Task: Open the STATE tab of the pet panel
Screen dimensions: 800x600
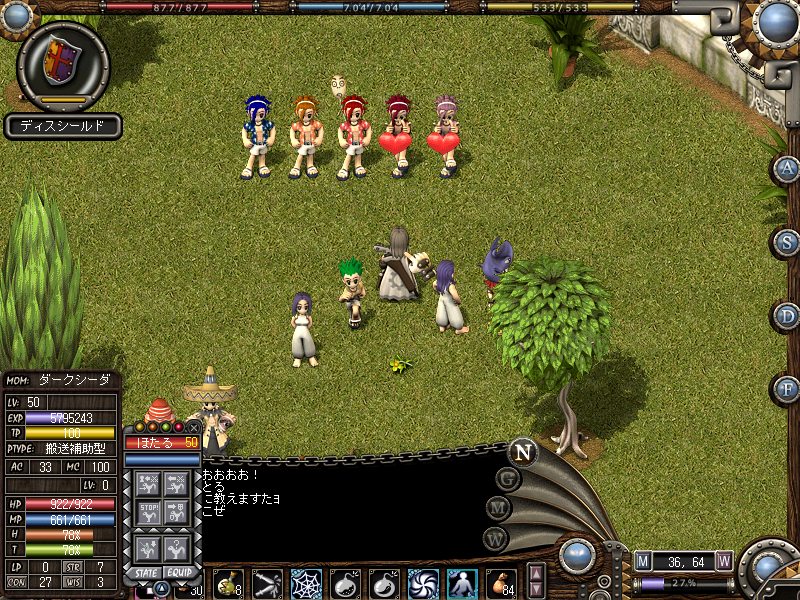Action: [x=146, y=573]
